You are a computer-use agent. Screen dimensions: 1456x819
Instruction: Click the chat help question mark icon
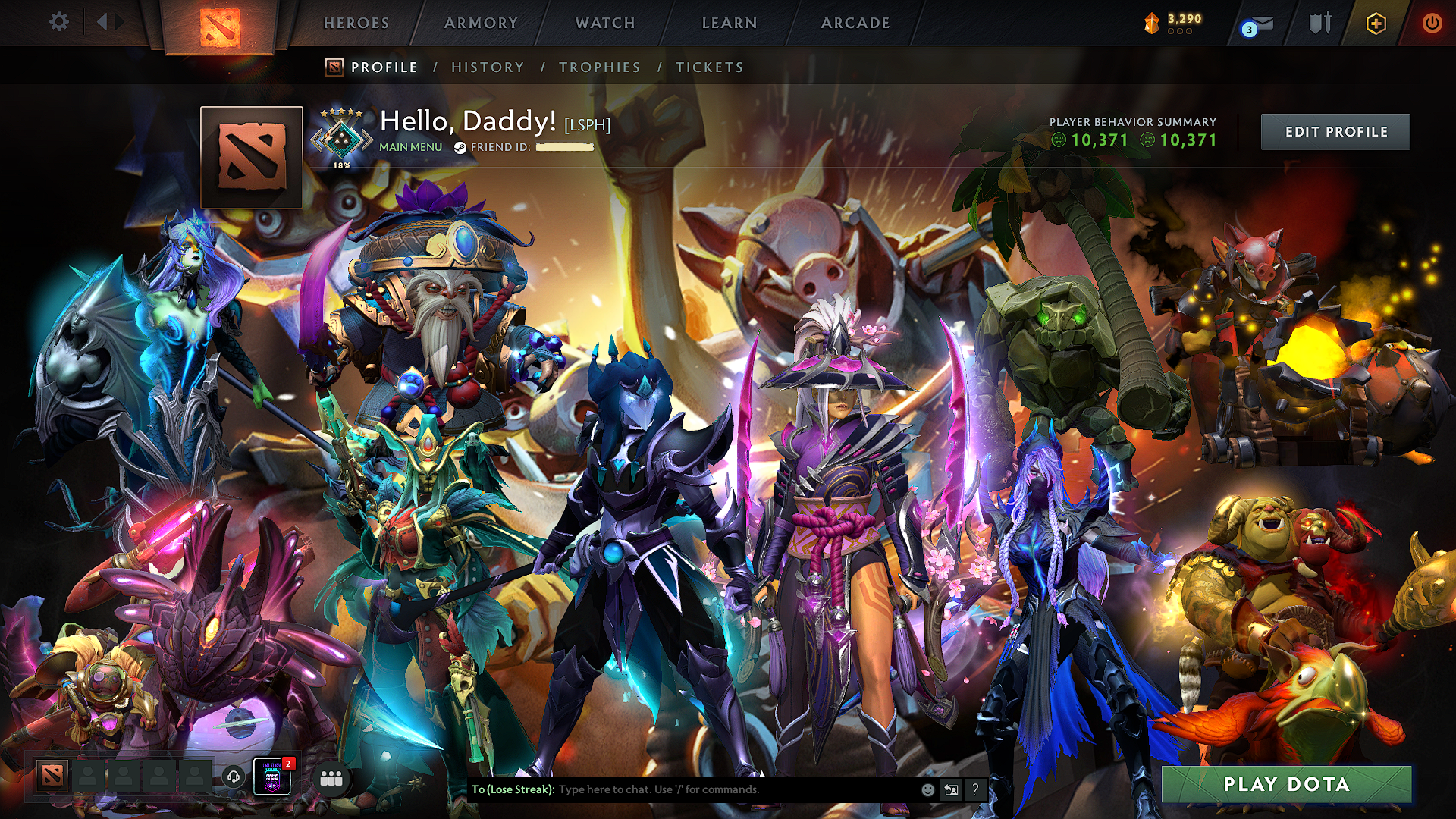pyautogui.click(x=975, y=789)
